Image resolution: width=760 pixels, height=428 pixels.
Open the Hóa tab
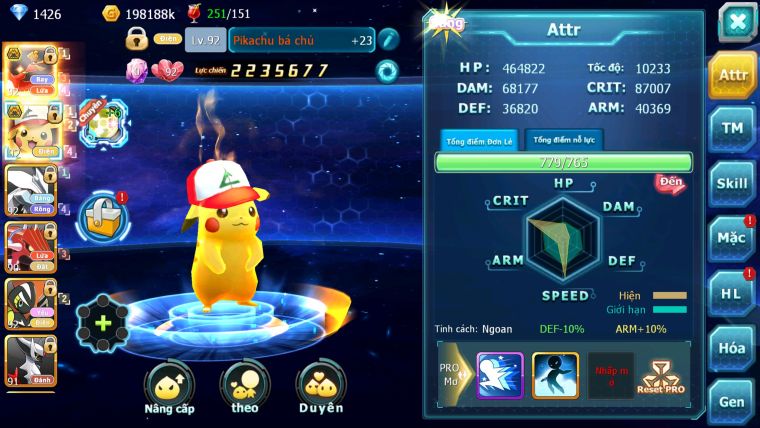(733, 348)
